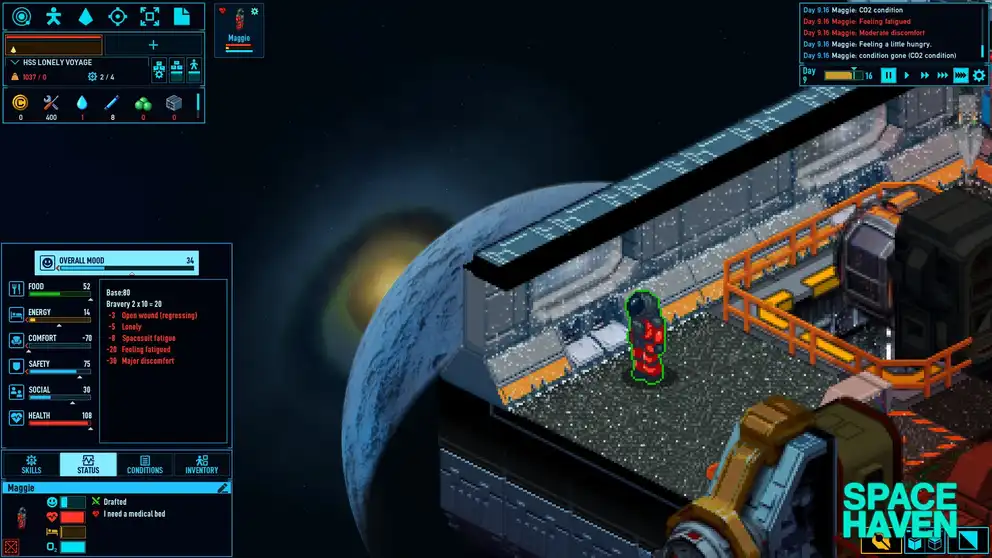Select the Status tab
The width and height of the screenshot is (992, 558).
87,465
